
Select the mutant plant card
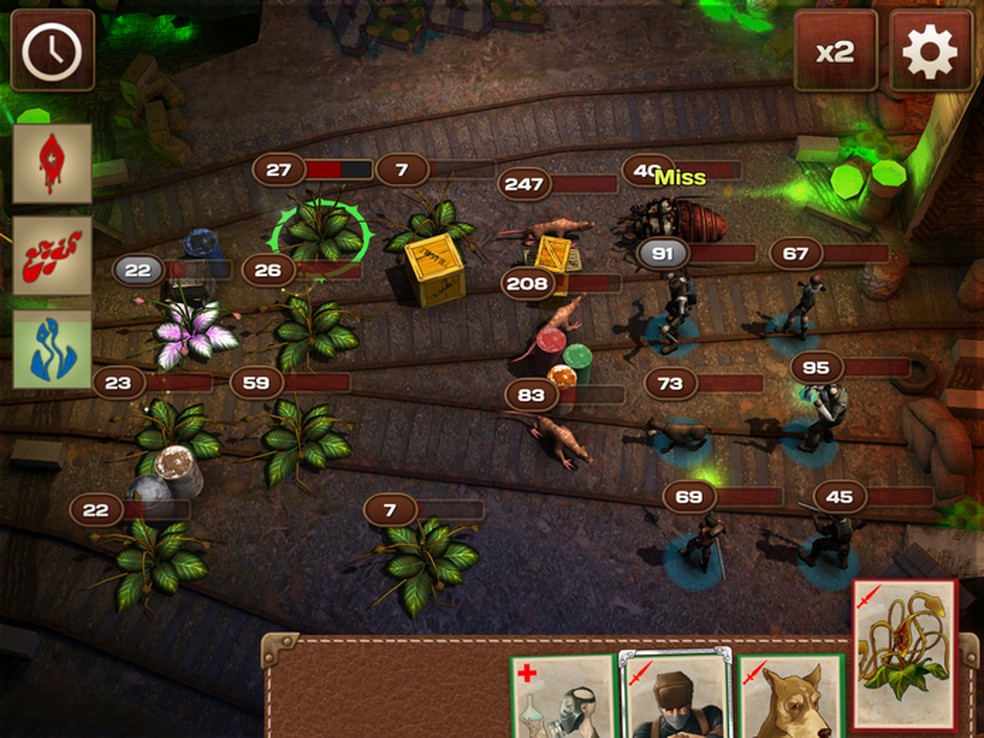[905, 655]
